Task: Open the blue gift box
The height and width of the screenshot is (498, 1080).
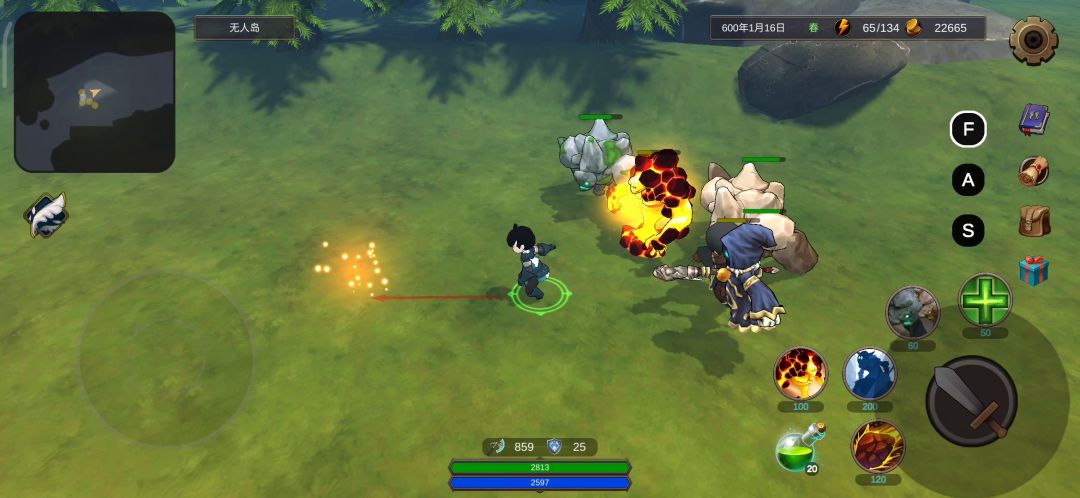Action: pos(1034,270)
